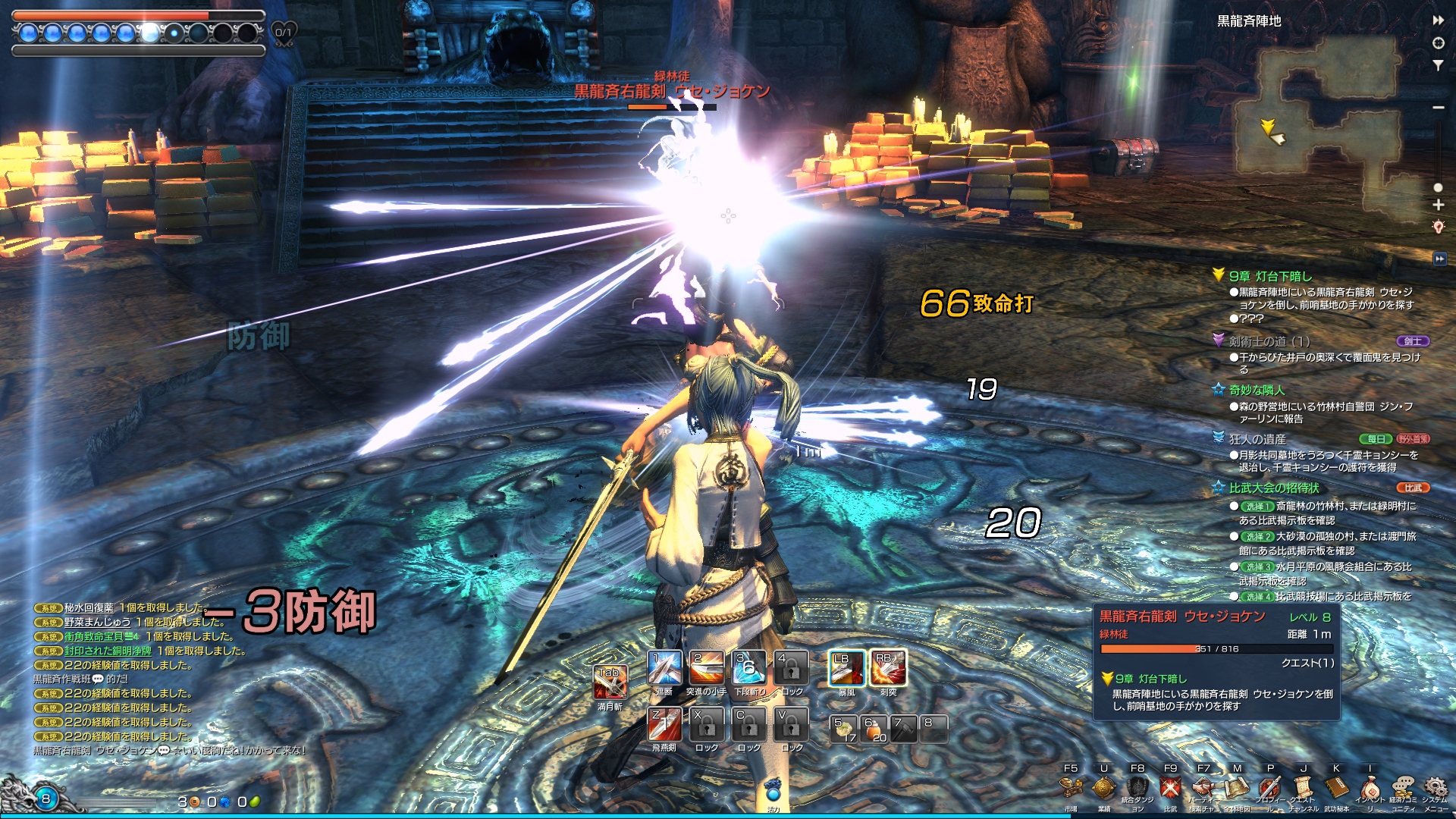Trigger the 突進の小手 skill icon

pos(706,669)
